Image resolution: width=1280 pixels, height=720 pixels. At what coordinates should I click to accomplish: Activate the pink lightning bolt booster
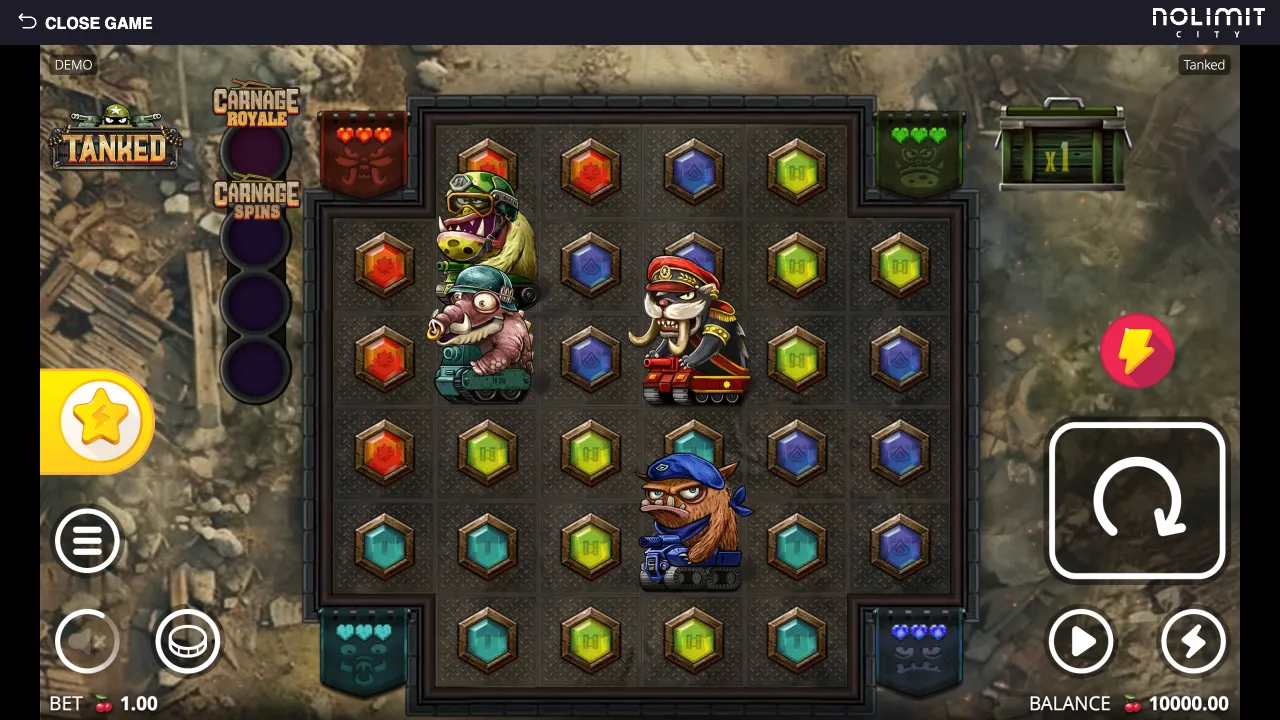1137,351
